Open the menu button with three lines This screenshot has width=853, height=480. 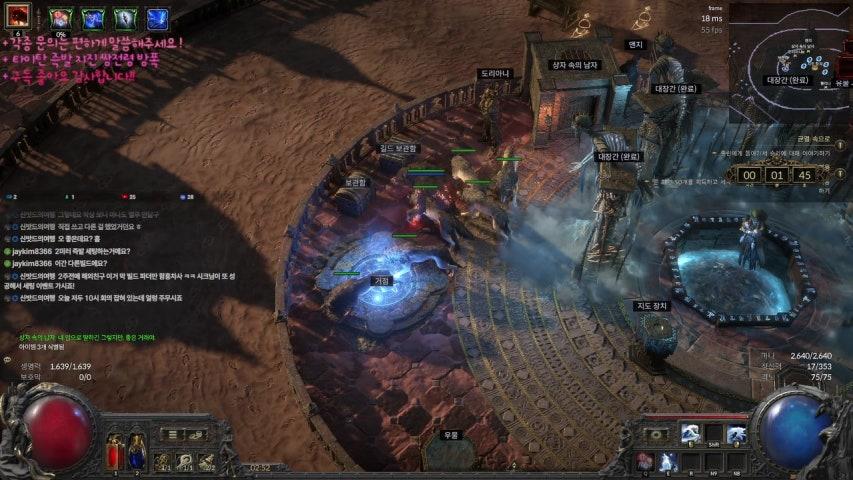(x=173, y=435)
